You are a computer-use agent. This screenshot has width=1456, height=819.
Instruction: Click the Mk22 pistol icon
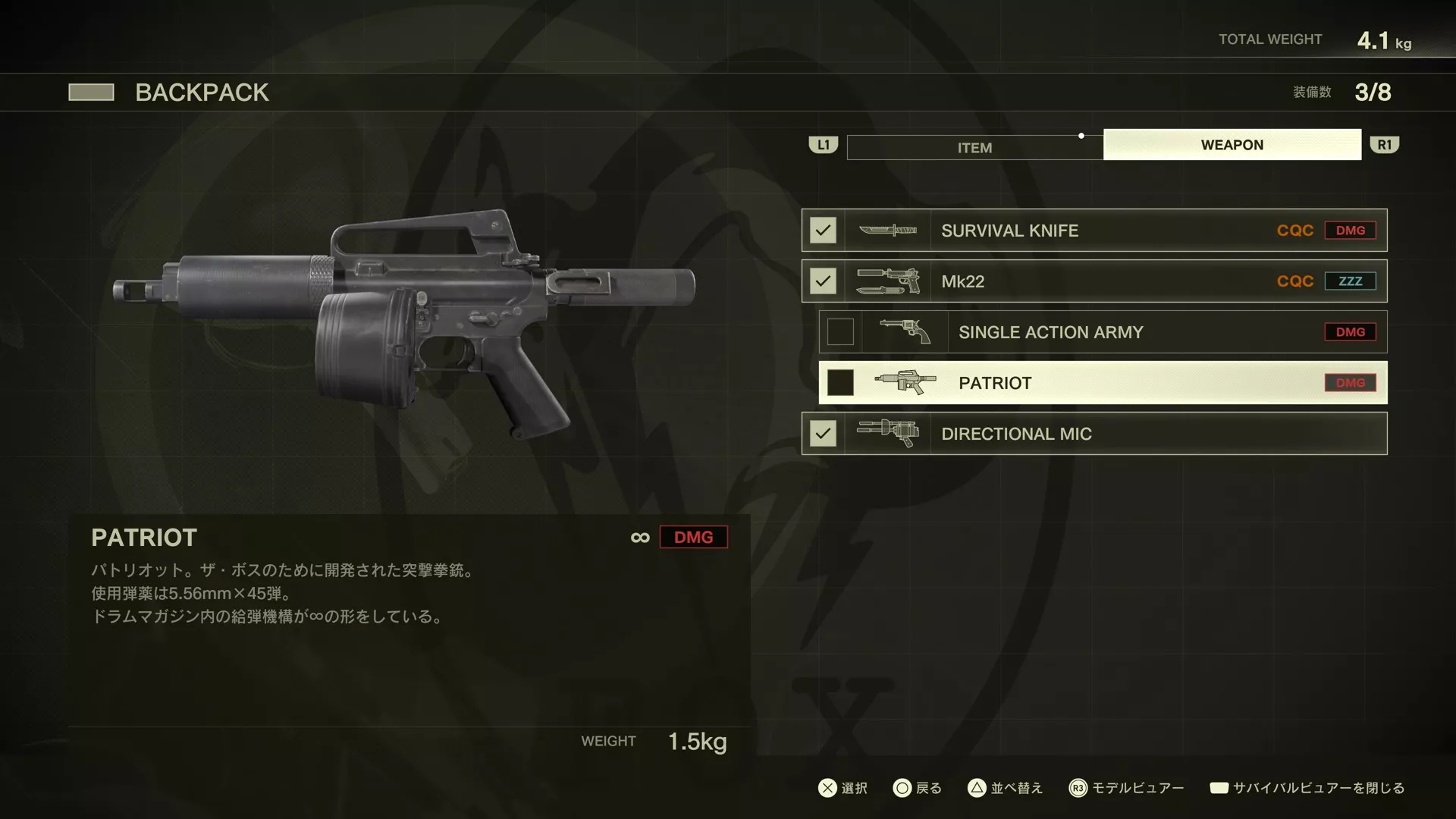click(887, 281)
